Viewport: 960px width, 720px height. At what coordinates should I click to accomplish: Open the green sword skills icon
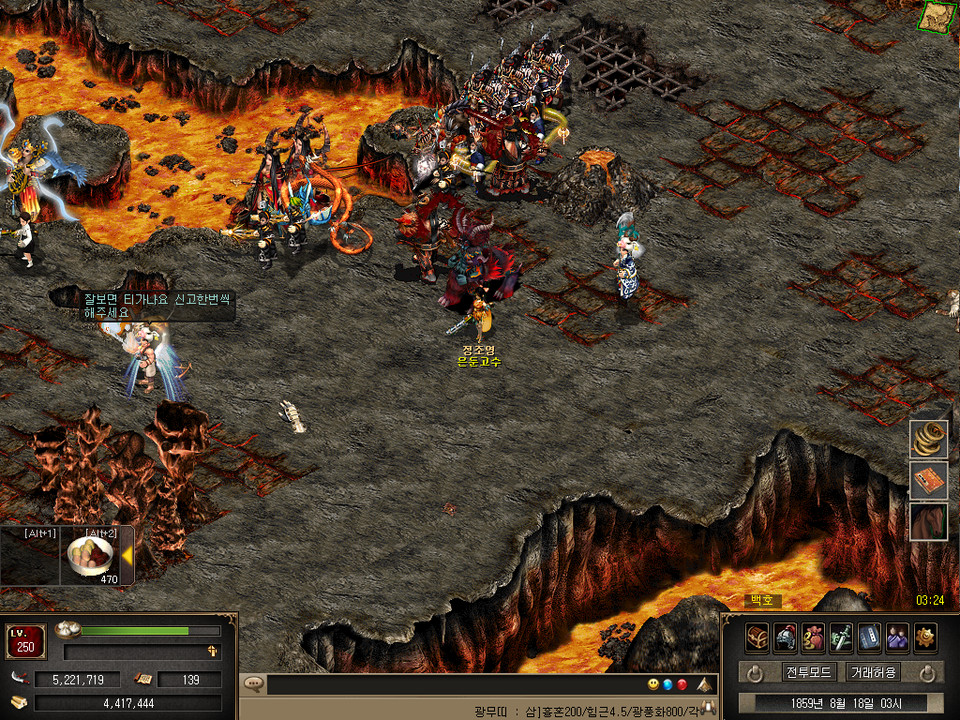(x=841, y=636)
